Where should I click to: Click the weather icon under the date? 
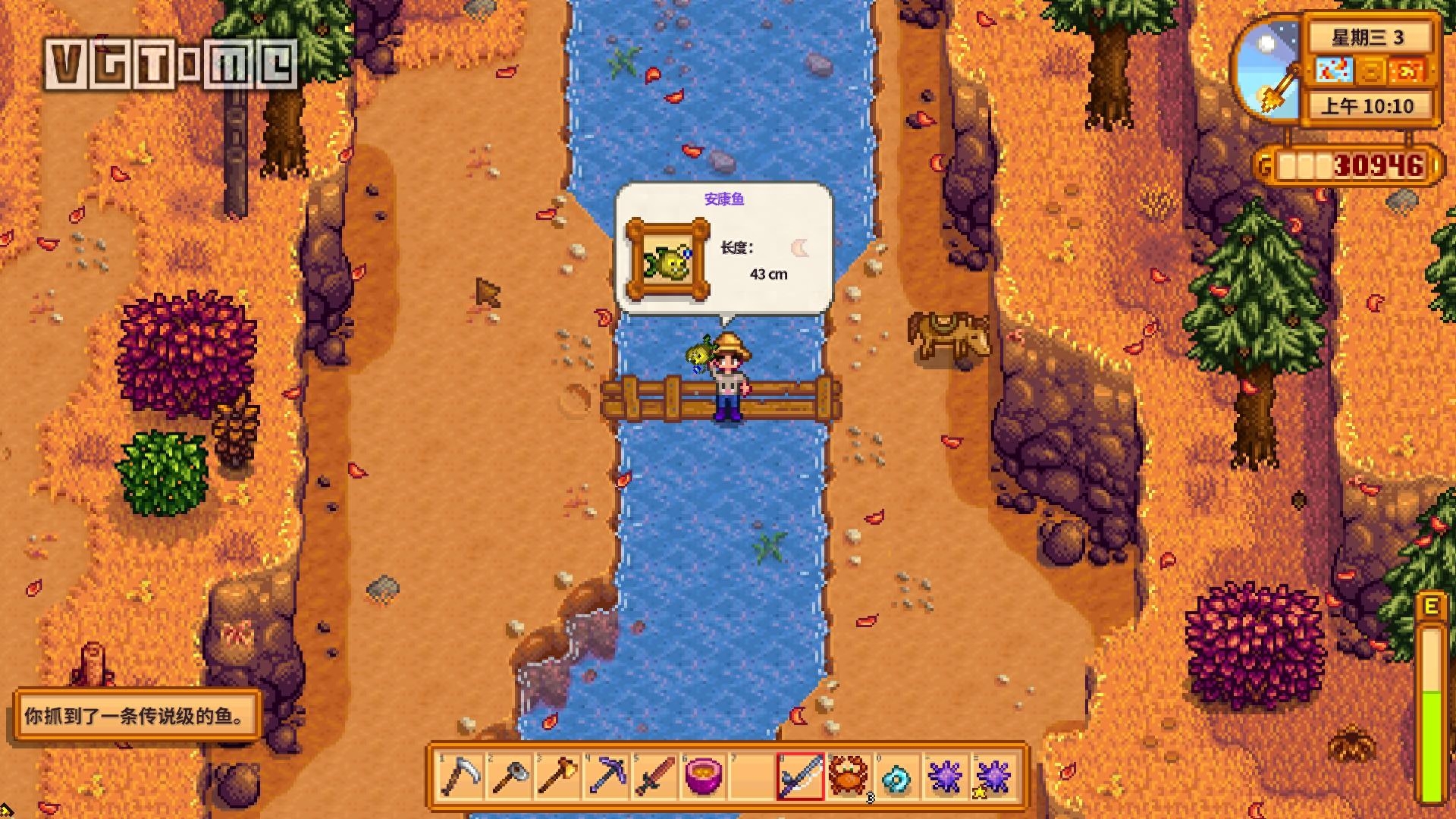(x=1334, y=71)
